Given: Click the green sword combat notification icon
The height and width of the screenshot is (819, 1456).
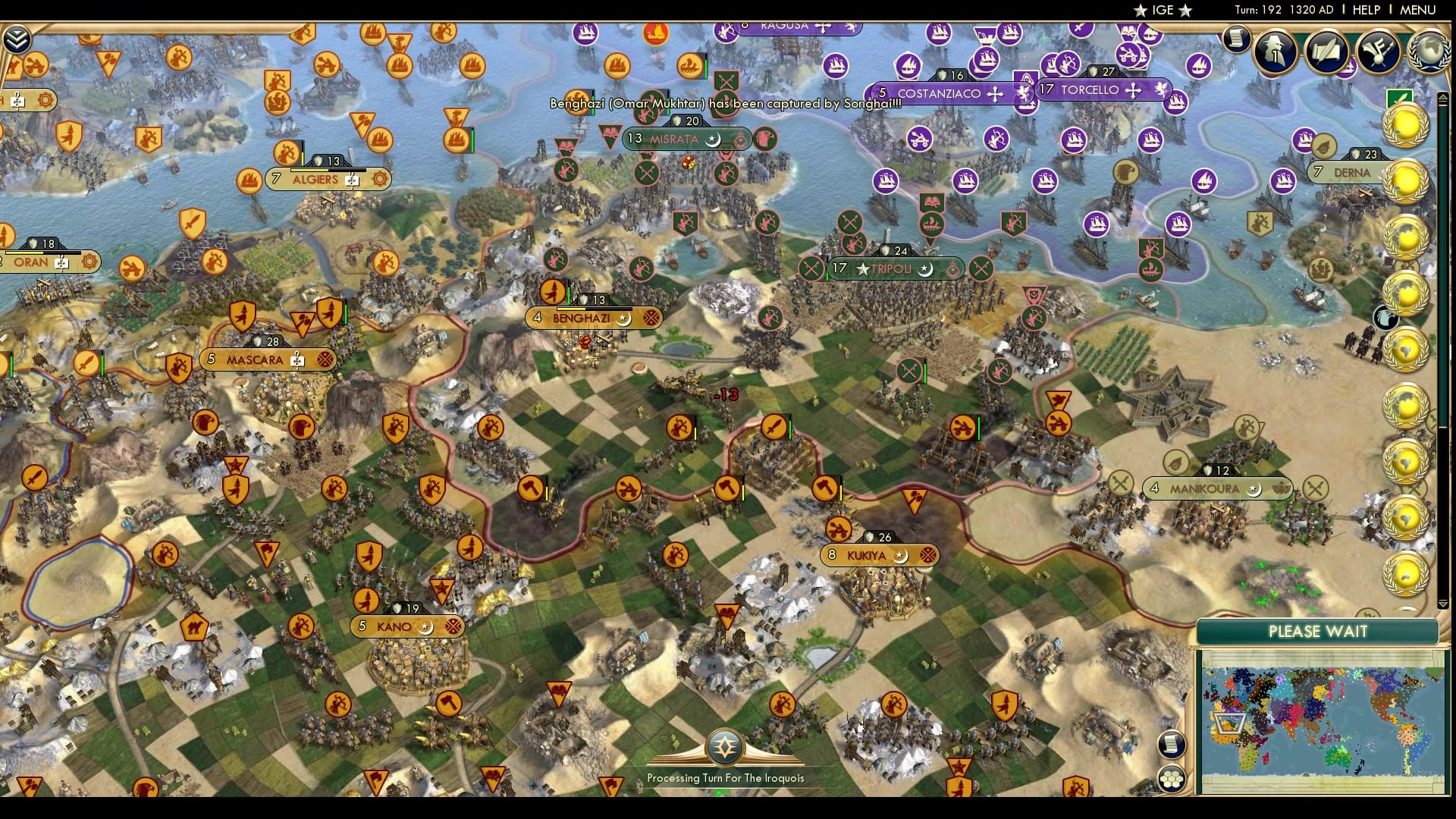Looking at the screenshot, I should (1399, 97).
